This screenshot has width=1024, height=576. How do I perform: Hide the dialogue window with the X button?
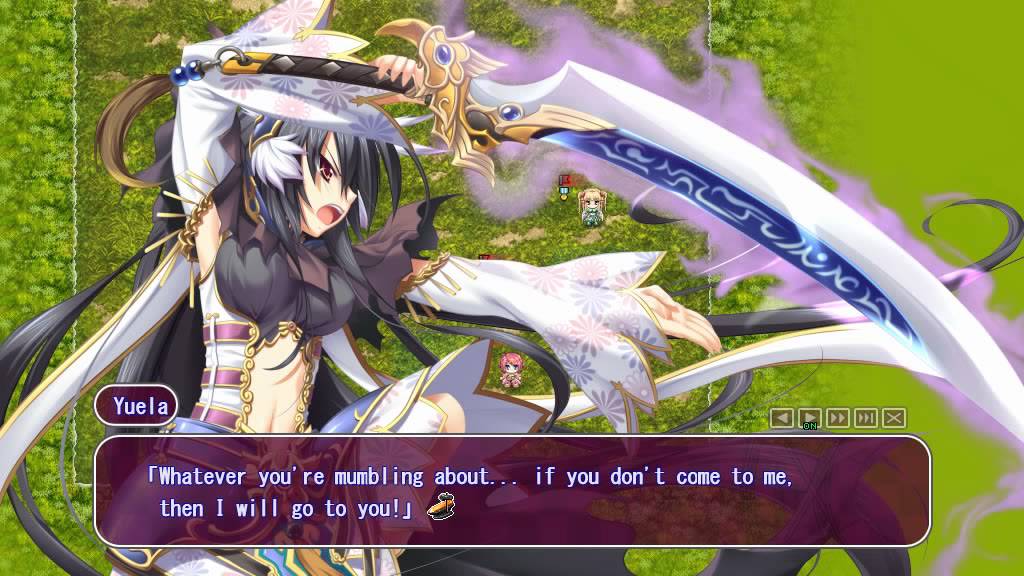(893, 418)
